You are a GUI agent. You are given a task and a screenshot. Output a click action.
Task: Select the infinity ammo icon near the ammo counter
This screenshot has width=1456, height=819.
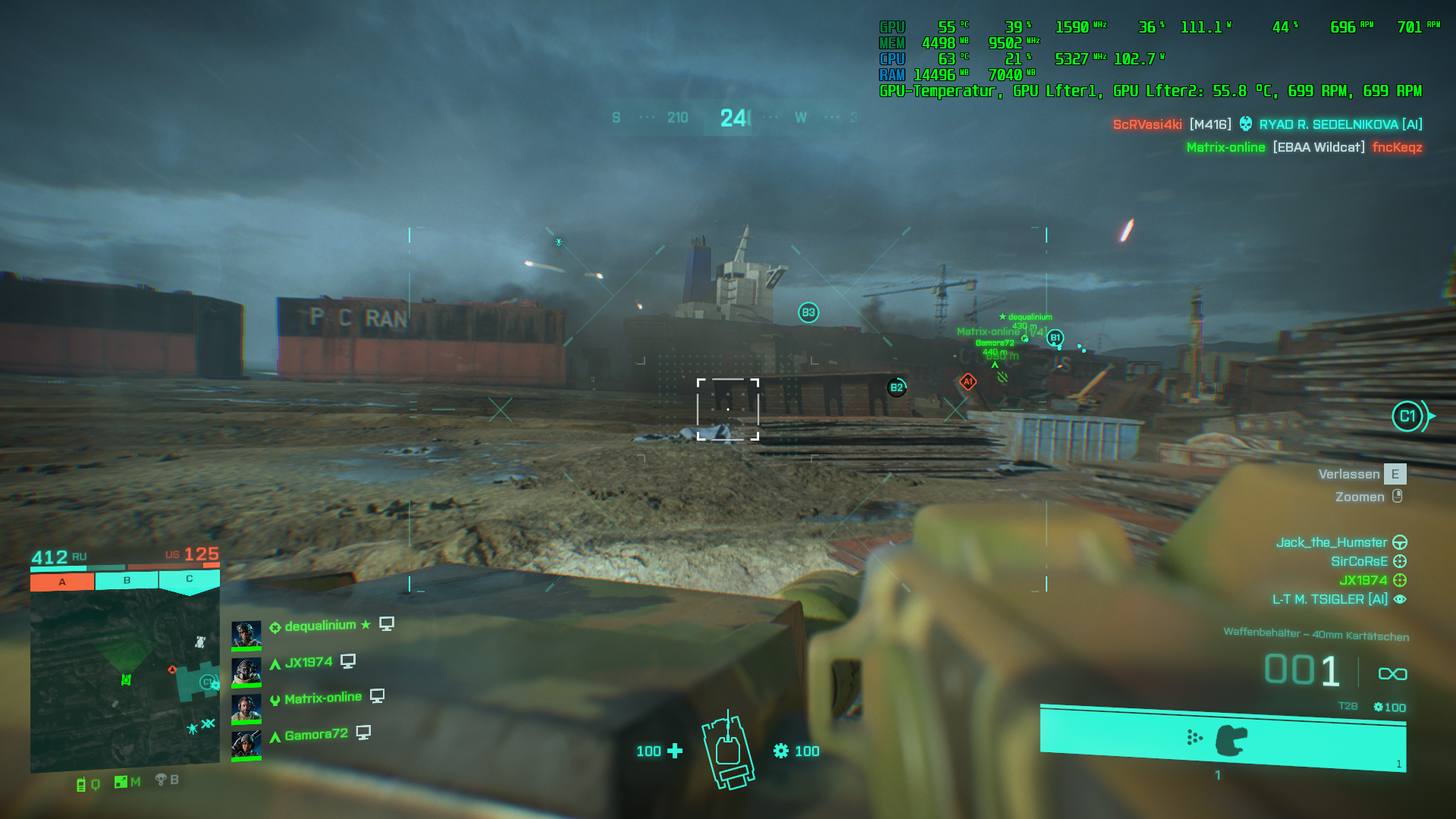(1392, 673)
